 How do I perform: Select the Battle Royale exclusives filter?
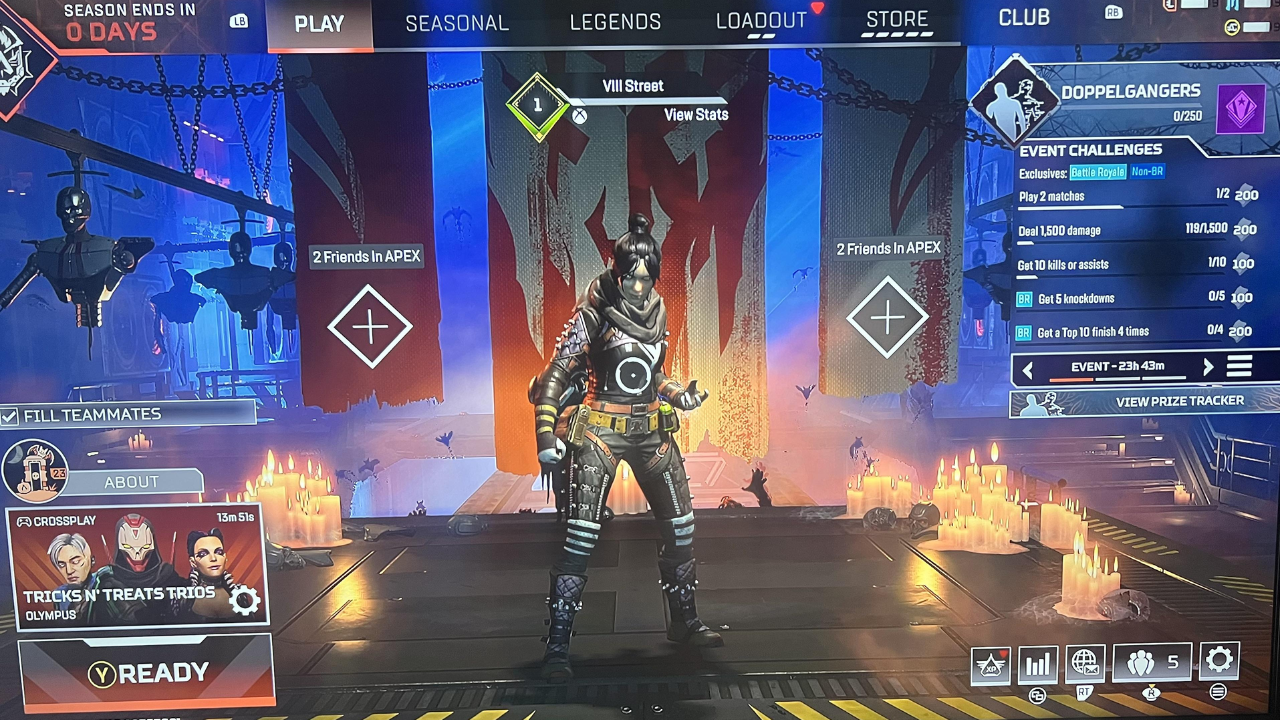1098,172
